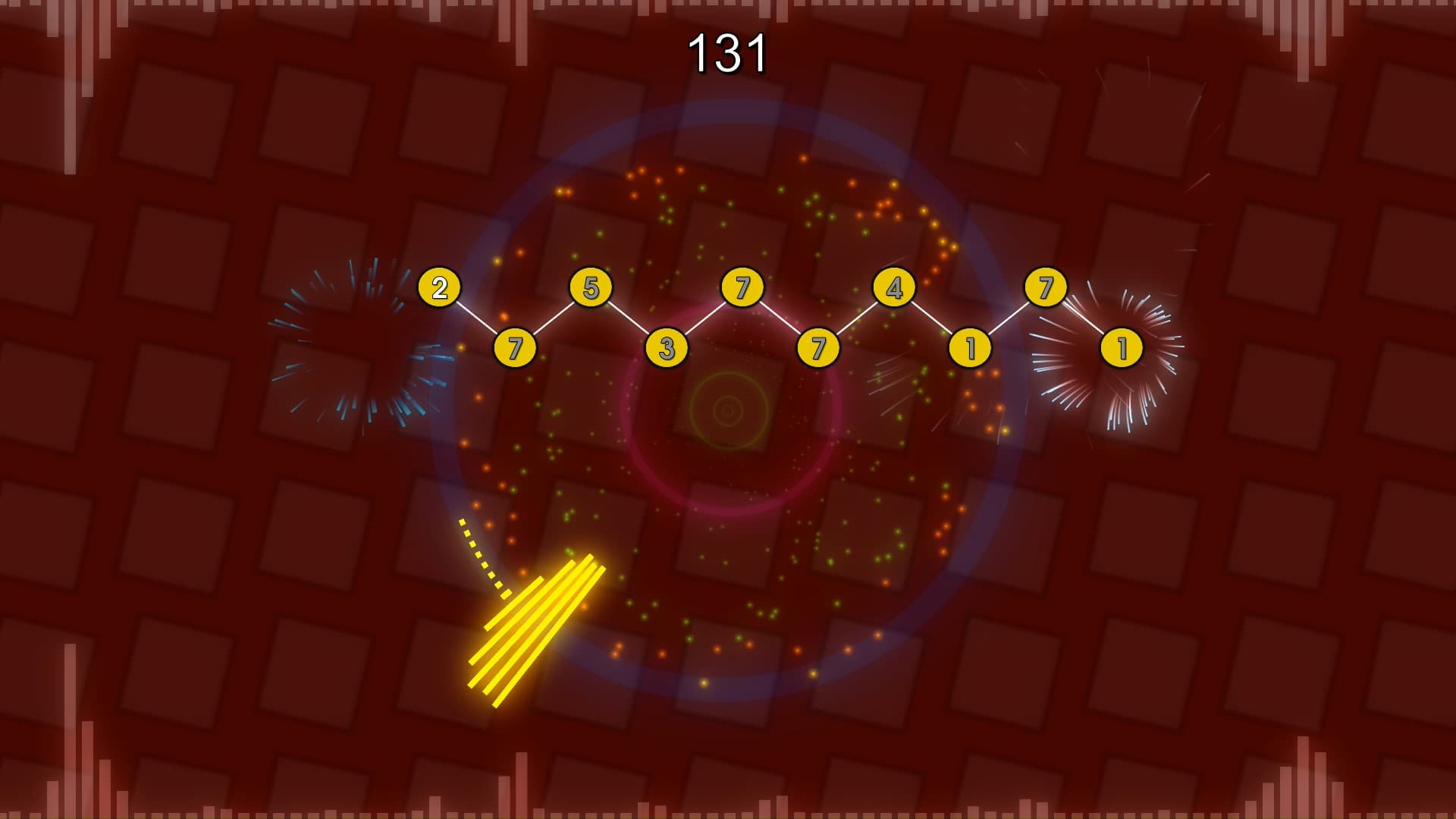This screenshot has width=1456, height=819.
Task: Hit the node labeled 4
Action: [x=895, y=287]
